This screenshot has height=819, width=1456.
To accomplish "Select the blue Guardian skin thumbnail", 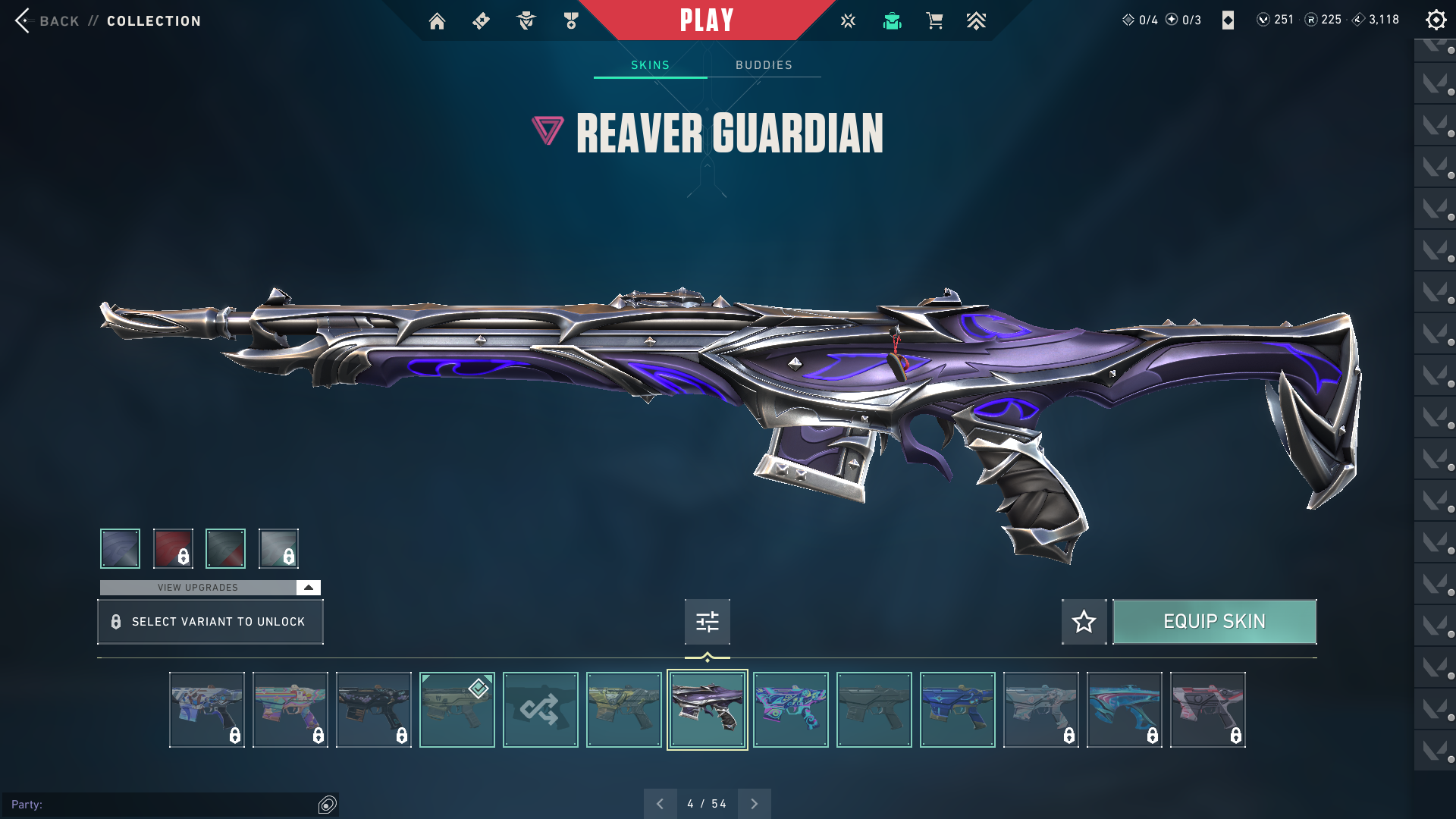I will click(957, 710).
